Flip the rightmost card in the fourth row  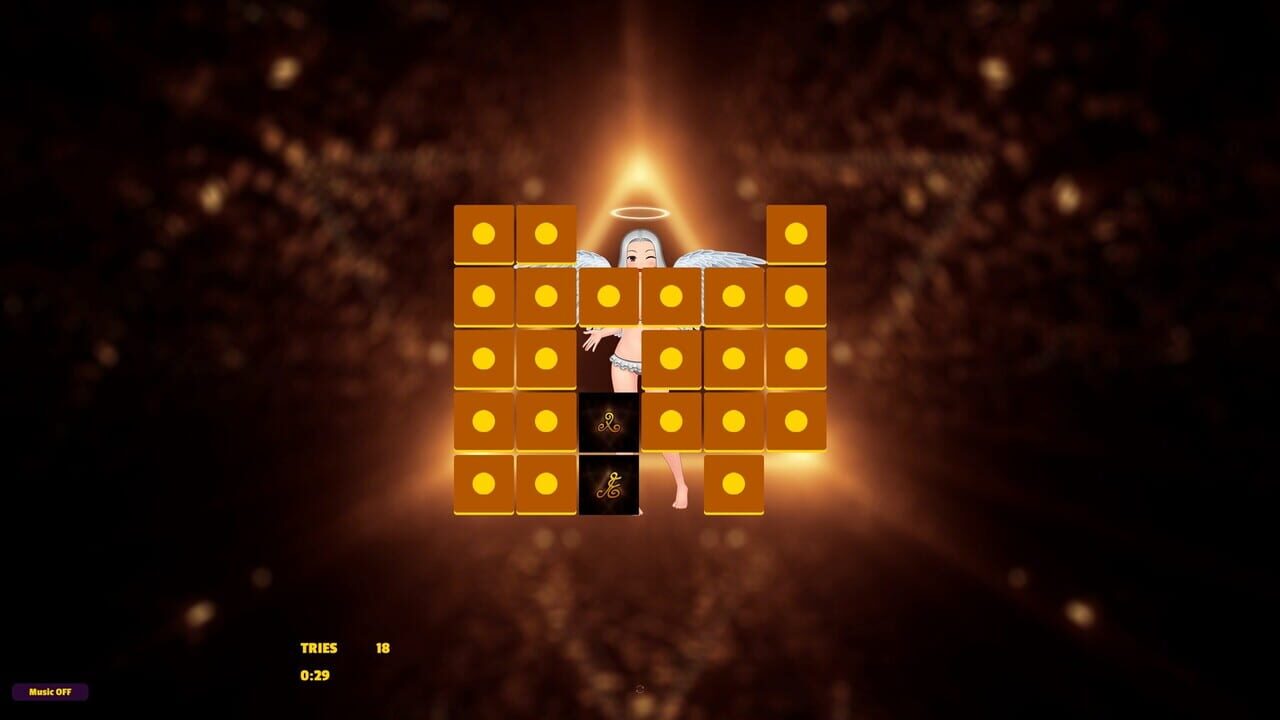coord(797,422)
